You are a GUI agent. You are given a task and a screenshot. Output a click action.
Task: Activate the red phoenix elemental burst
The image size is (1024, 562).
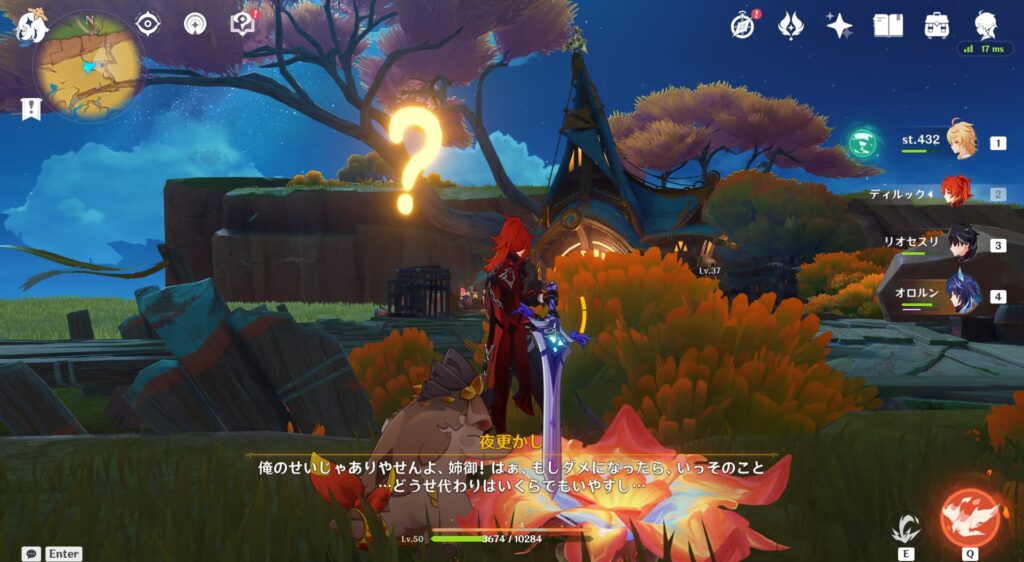pyautogui.click(x=970, y=517)
